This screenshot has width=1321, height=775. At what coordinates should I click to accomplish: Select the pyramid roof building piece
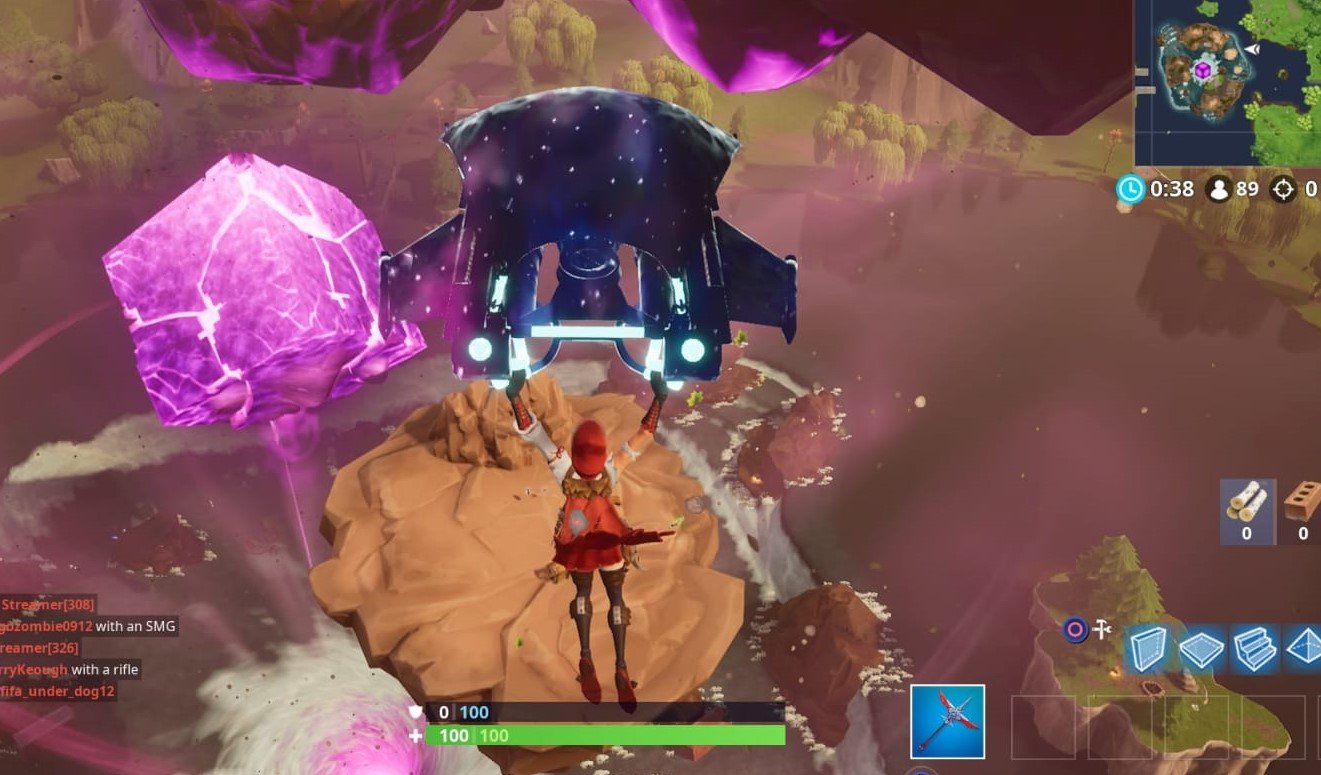point(1304,648)
